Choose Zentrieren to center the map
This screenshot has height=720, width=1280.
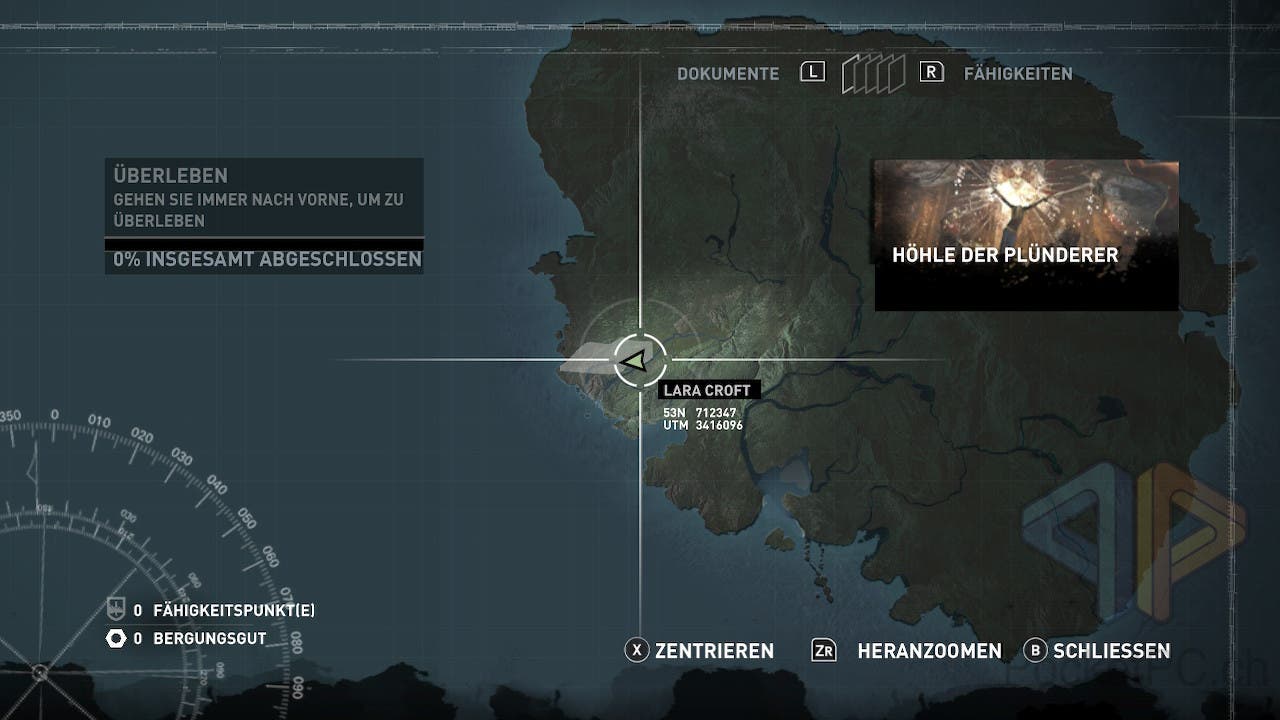700,651
